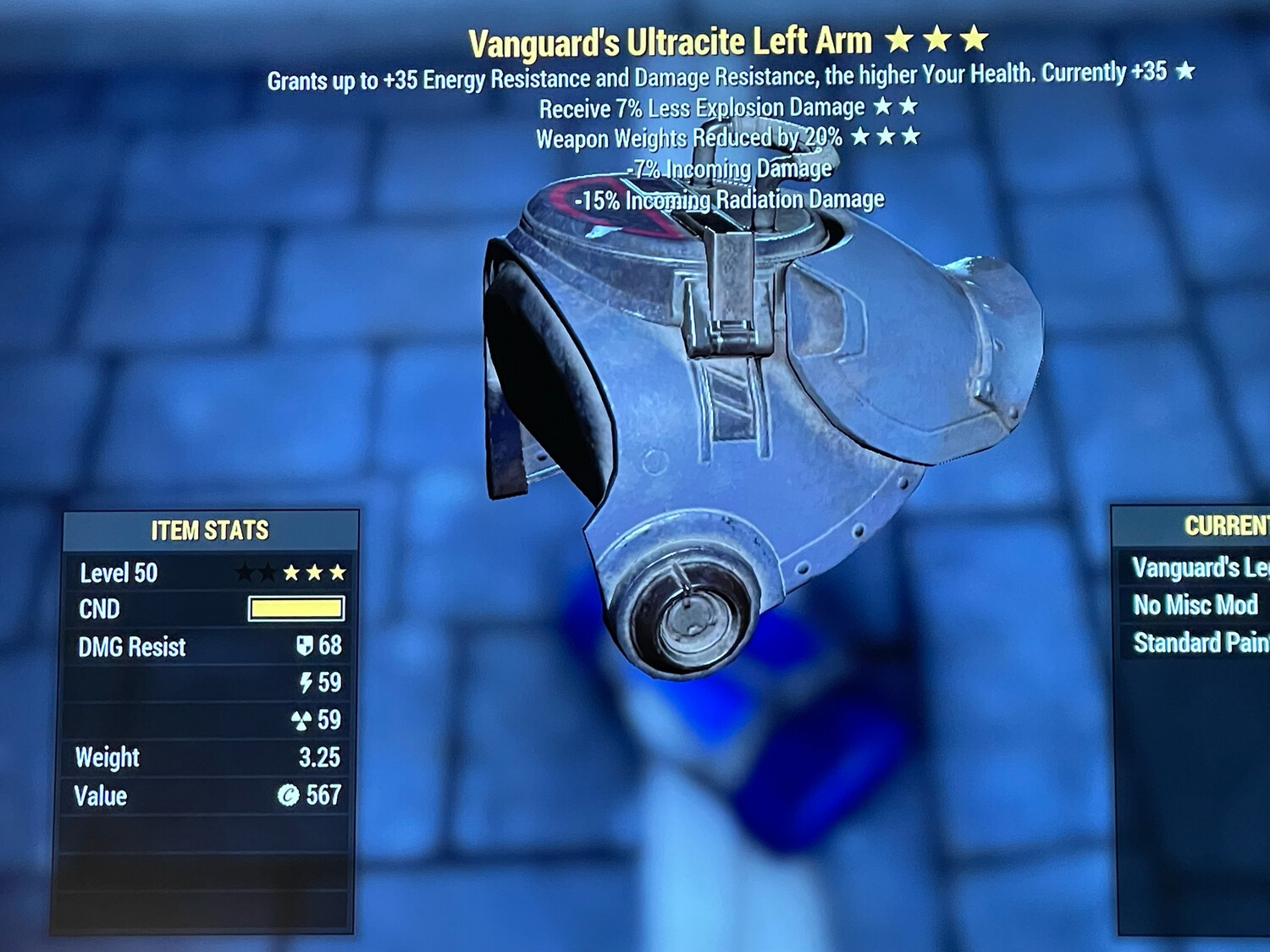
Task: Switch to the ITEM STATS tab
Action: [209, 531]
